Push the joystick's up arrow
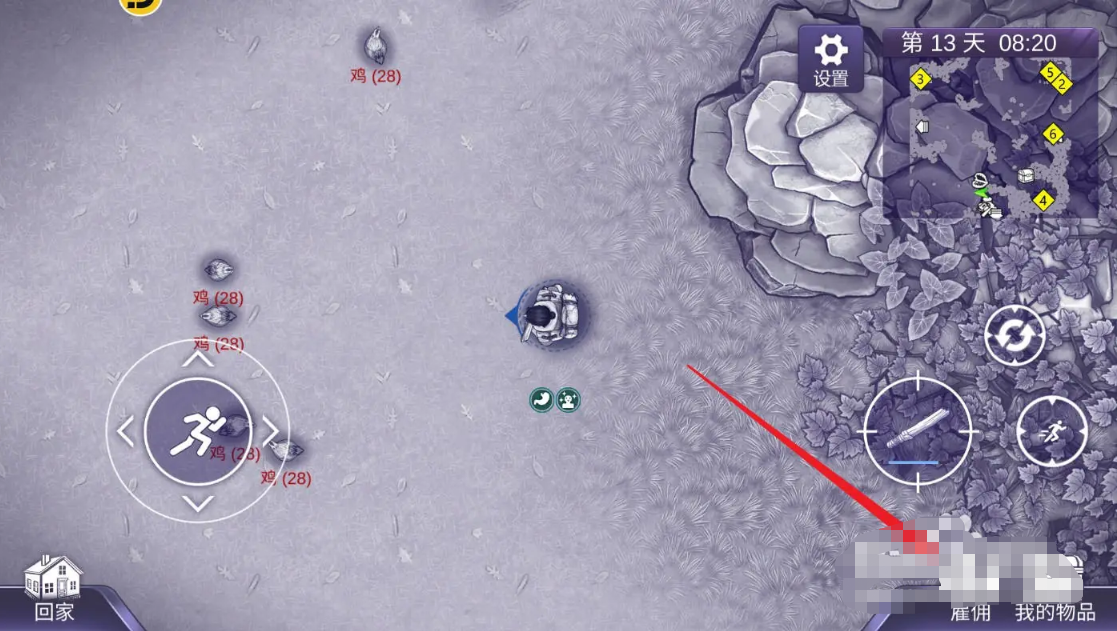Screen dimensions: 1117x631 pyautogui.click(x=198, y=358)
